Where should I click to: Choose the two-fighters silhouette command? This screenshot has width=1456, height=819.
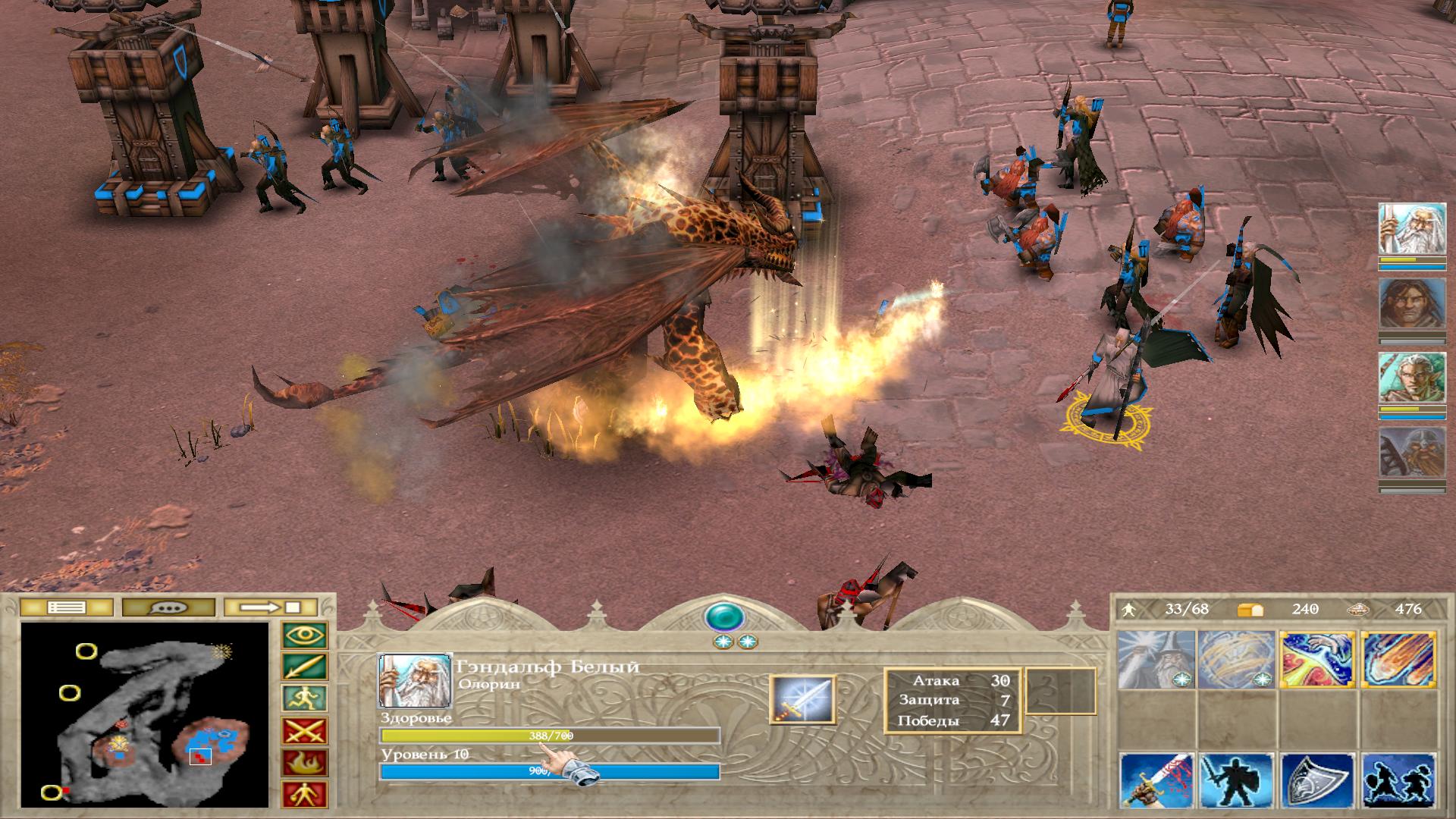(x=1399, y=781)
